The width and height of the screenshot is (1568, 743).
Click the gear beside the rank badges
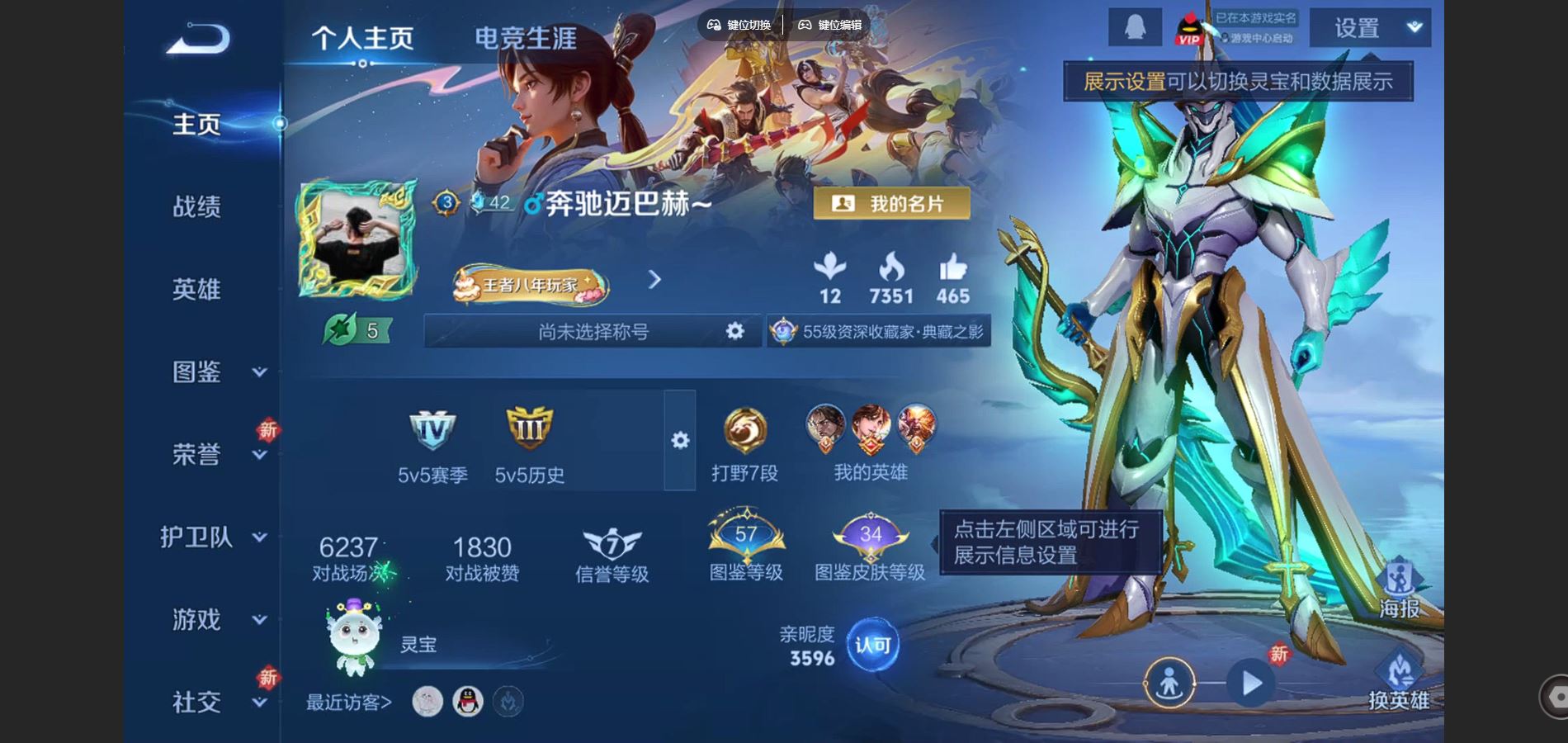pyautogui.click(x=679, y=442)
